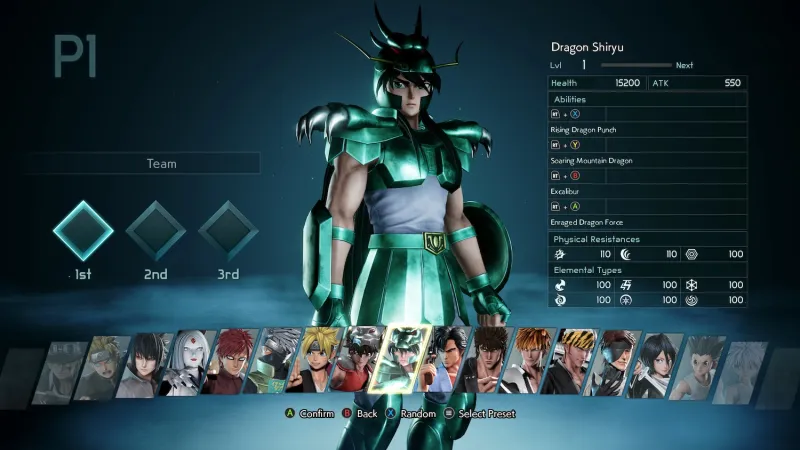
Task: Choose the 2nd team slot diamond
Action: click(x=155, y=231)
